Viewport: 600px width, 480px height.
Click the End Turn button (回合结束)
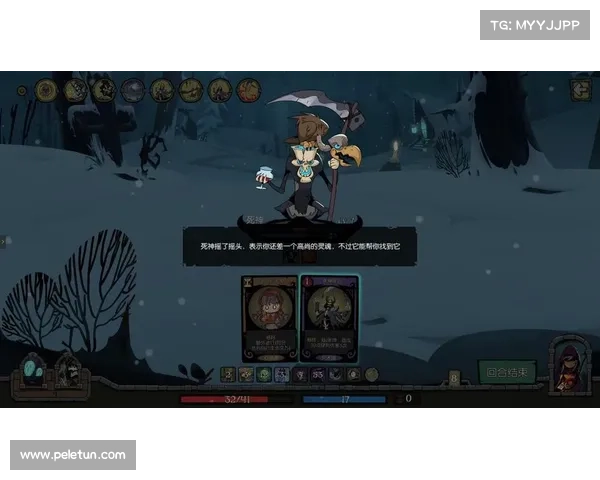coord(507,372)
